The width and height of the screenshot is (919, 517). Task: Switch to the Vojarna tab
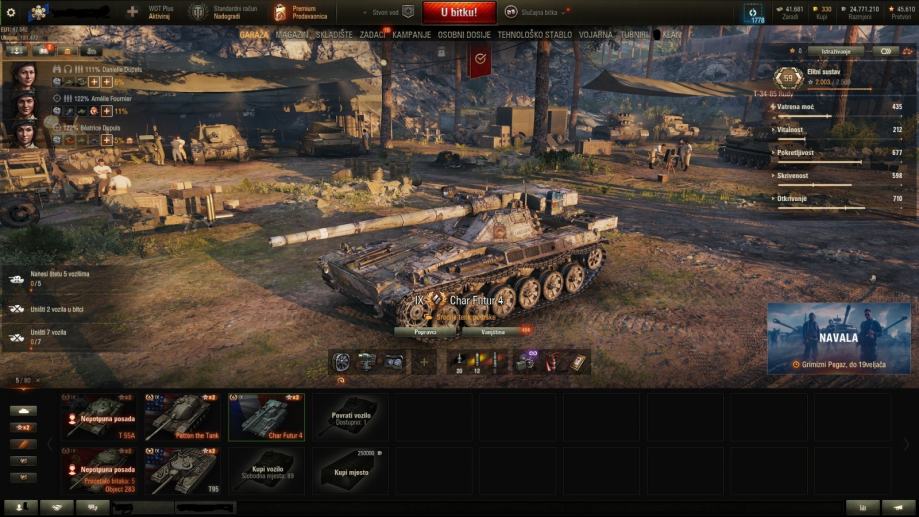coord(596,34)
